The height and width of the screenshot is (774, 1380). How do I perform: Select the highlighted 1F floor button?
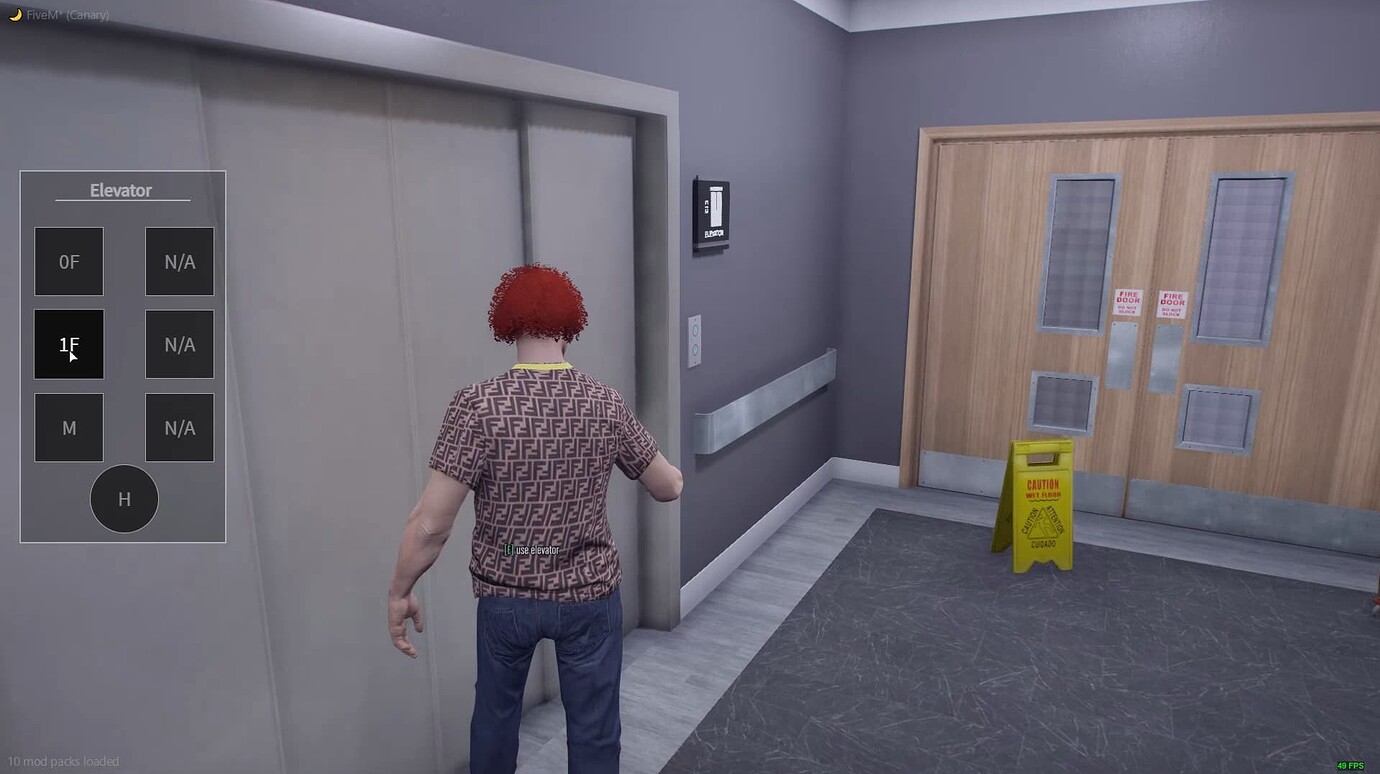click(x=69, y=344)
